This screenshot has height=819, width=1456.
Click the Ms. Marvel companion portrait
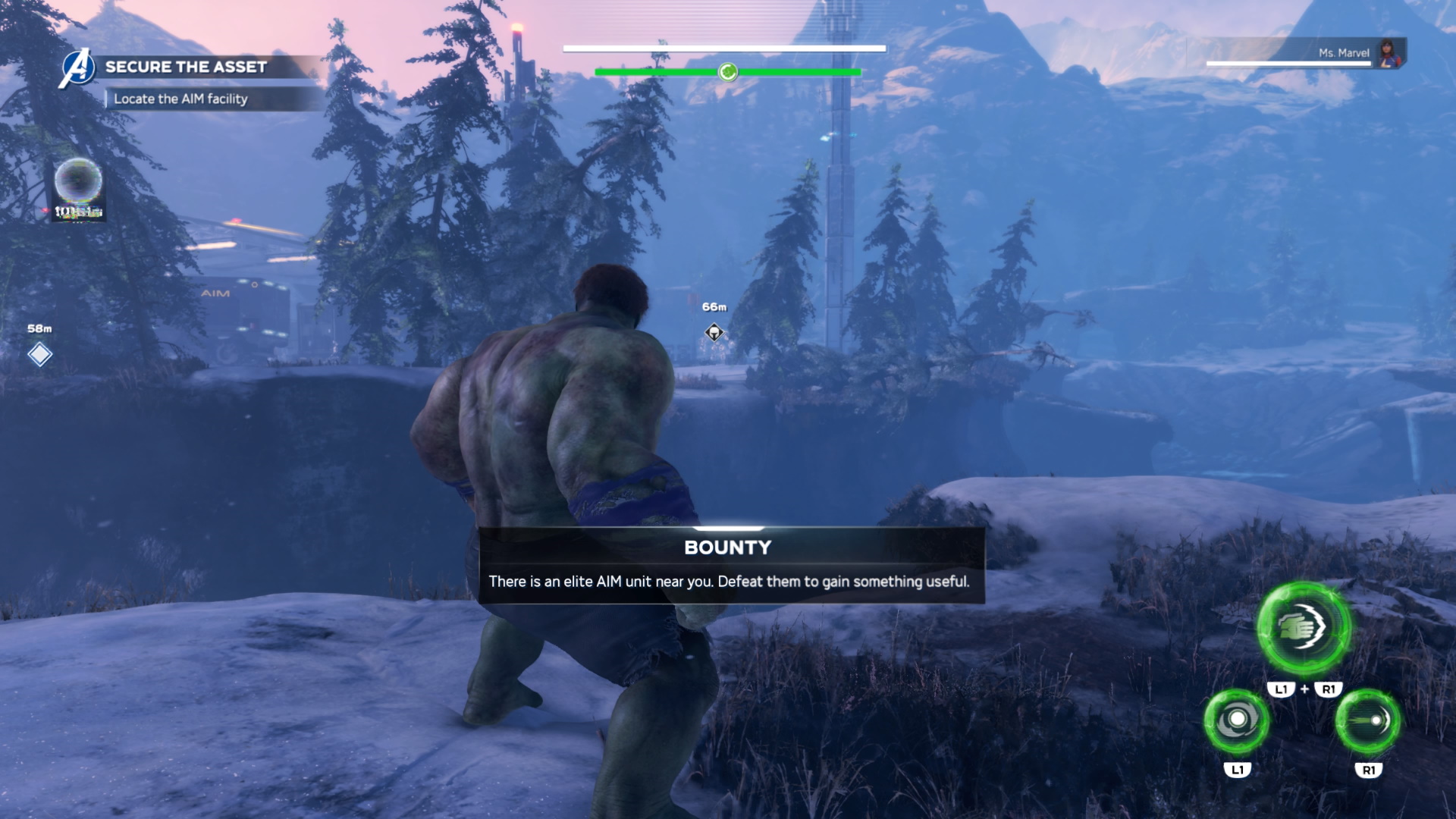[x=1390, y=53]
